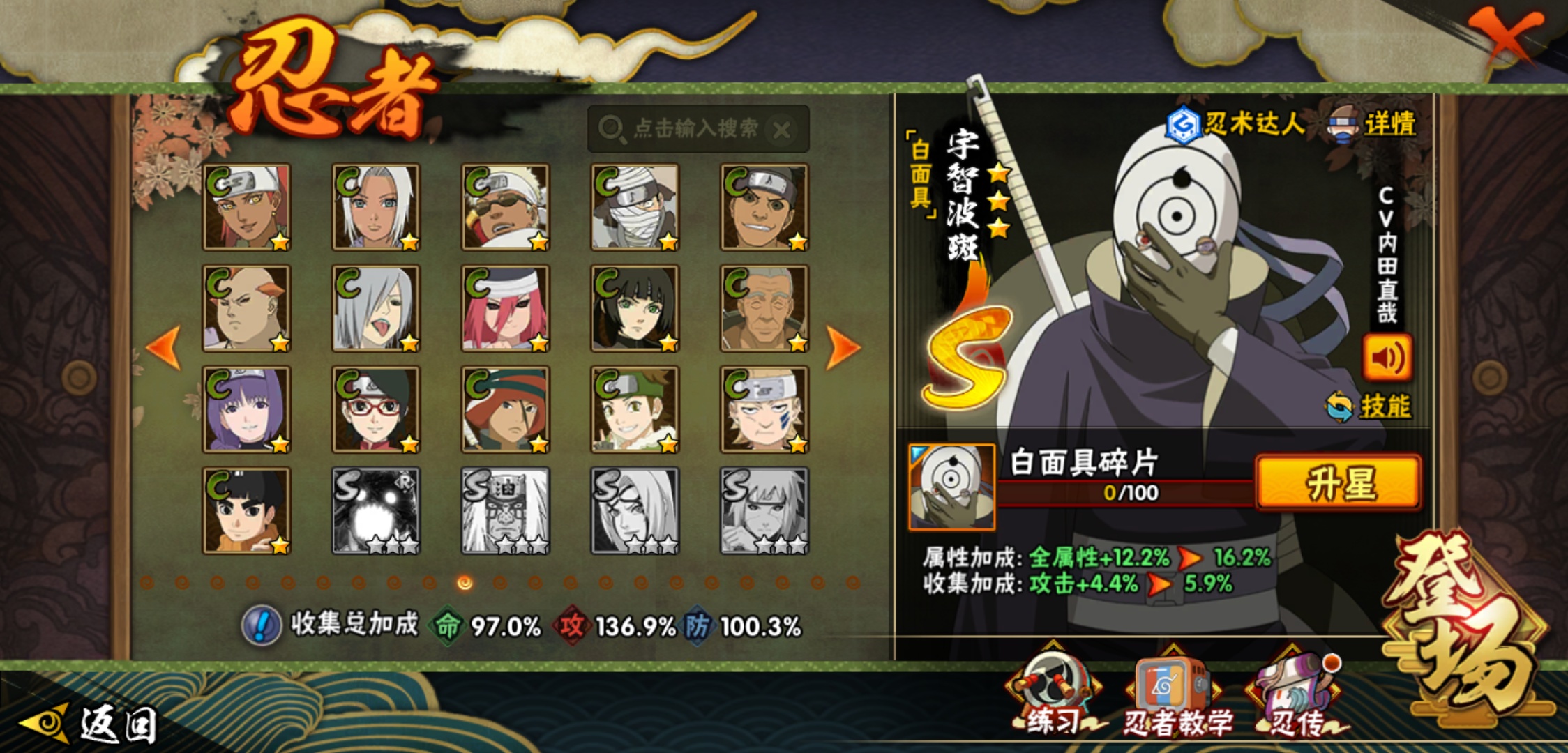Go to the previous ninja page arrow
Viewport: 1568px width, 753px height.
pyautogui.click(x=165, y=347)
